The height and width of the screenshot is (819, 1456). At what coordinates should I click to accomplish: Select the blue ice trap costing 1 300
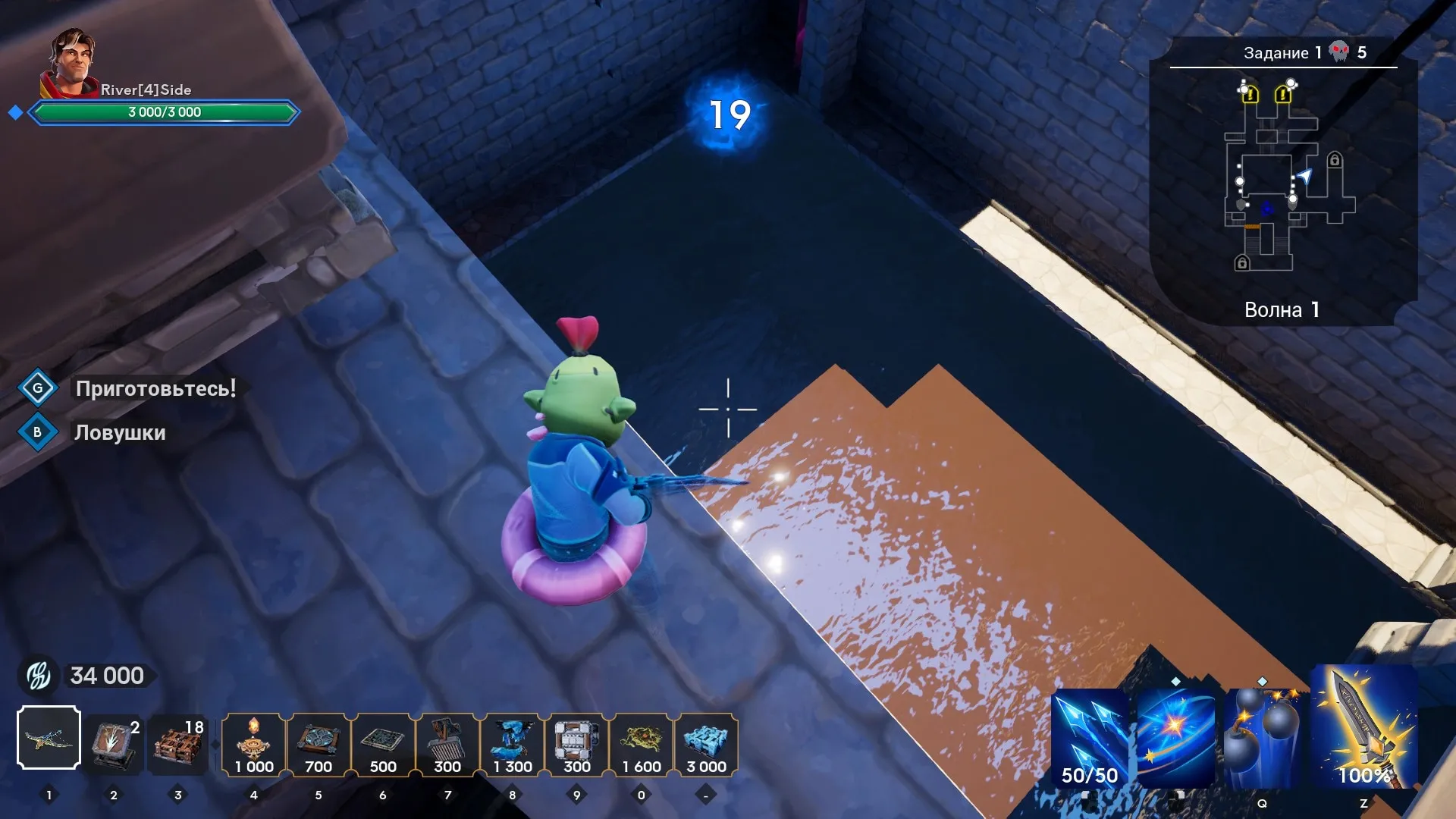point(513,745)
